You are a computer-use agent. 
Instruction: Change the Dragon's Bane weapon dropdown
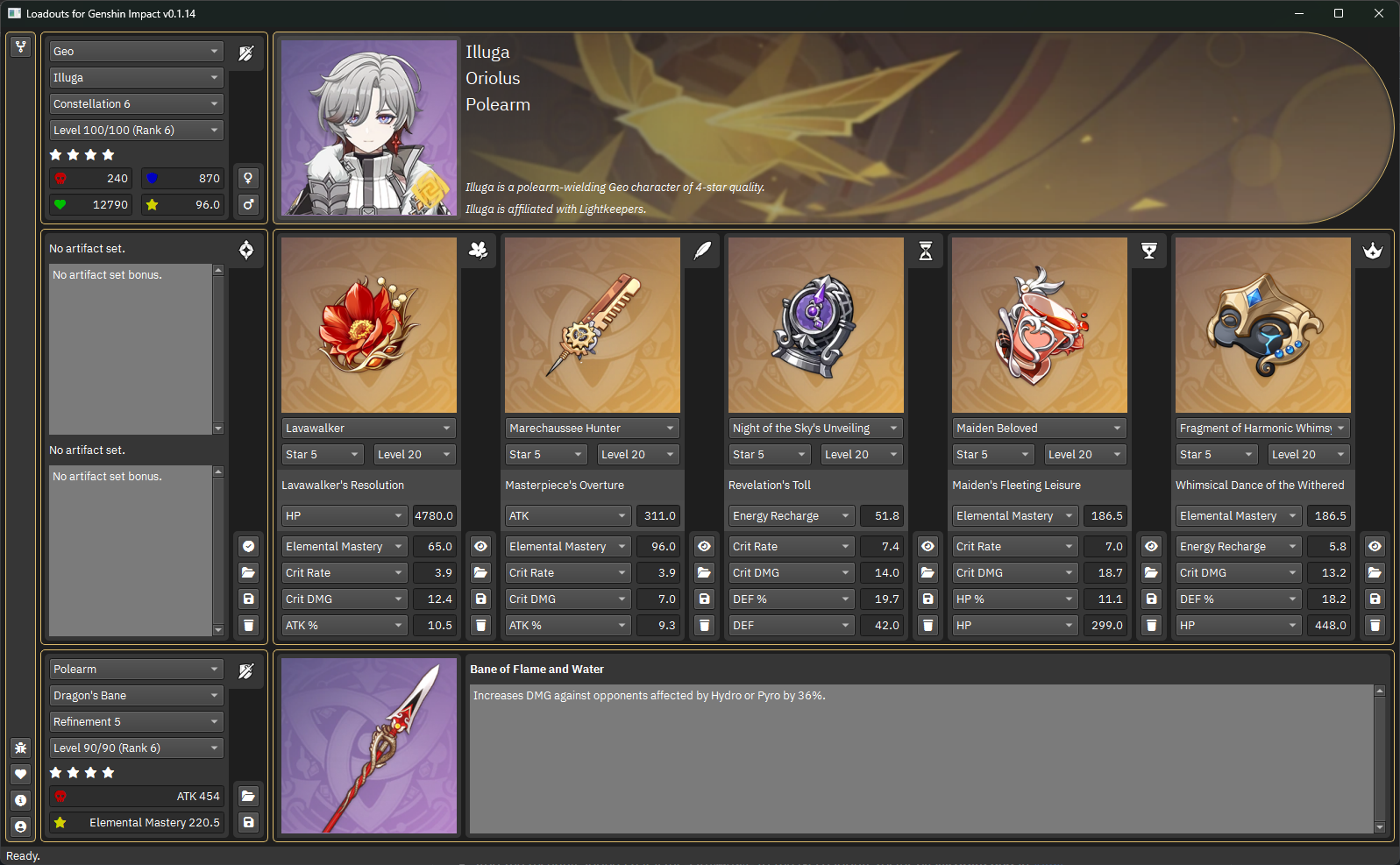(136, 696)
